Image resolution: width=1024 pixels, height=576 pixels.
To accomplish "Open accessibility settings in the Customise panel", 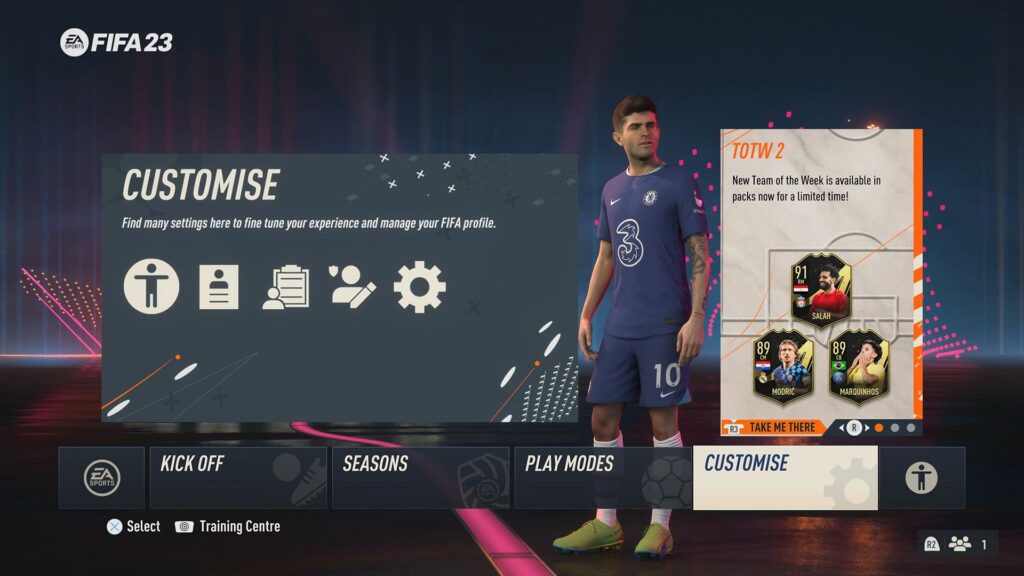I will (152, 287).
